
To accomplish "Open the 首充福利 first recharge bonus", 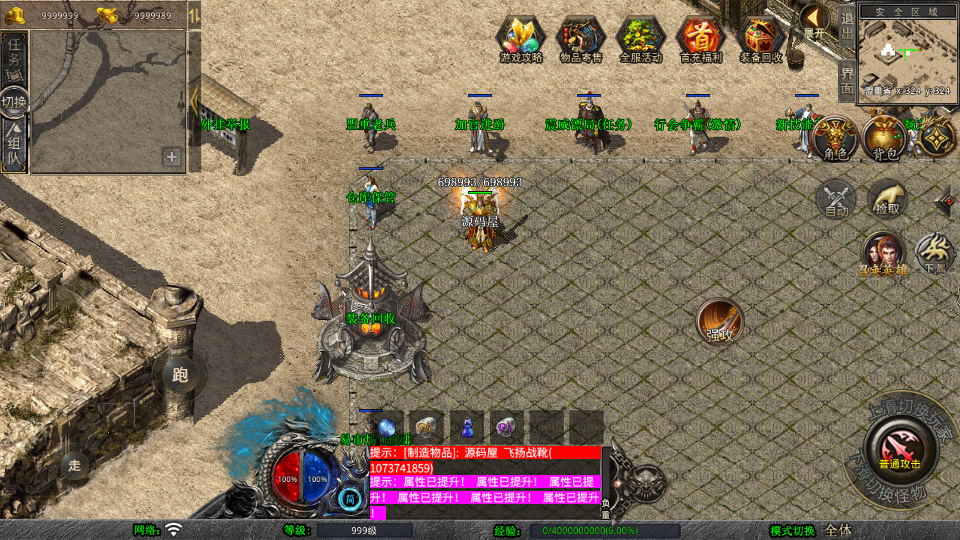I will pos(700,38).
